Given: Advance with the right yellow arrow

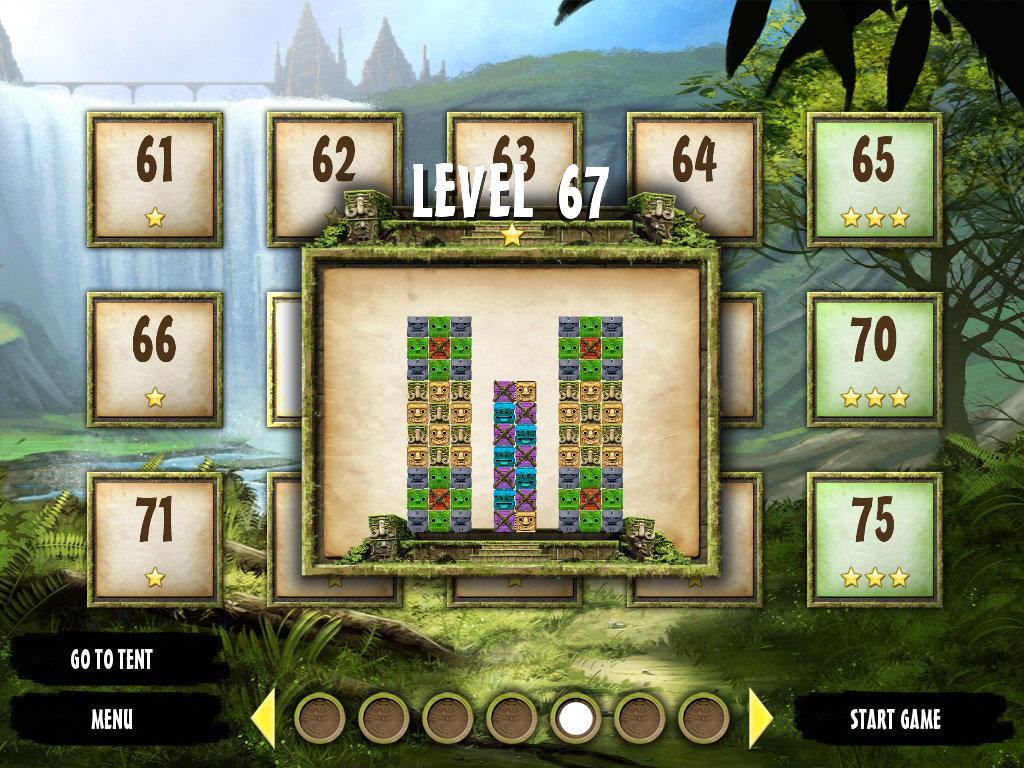Looking at the screenshot, I should click(x=760, y=718).
